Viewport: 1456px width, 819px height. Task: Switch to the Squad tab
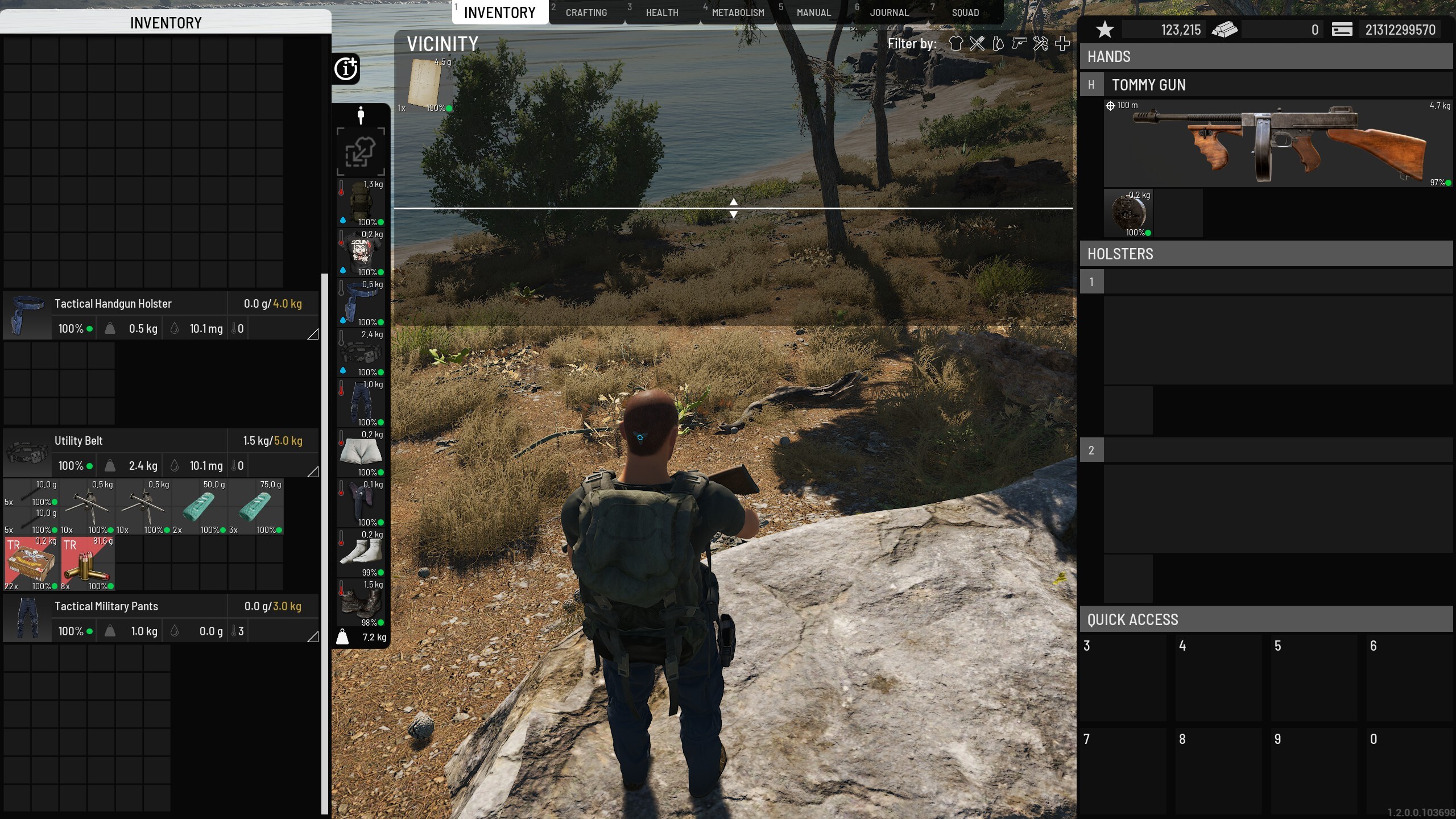tap(965, 13)
